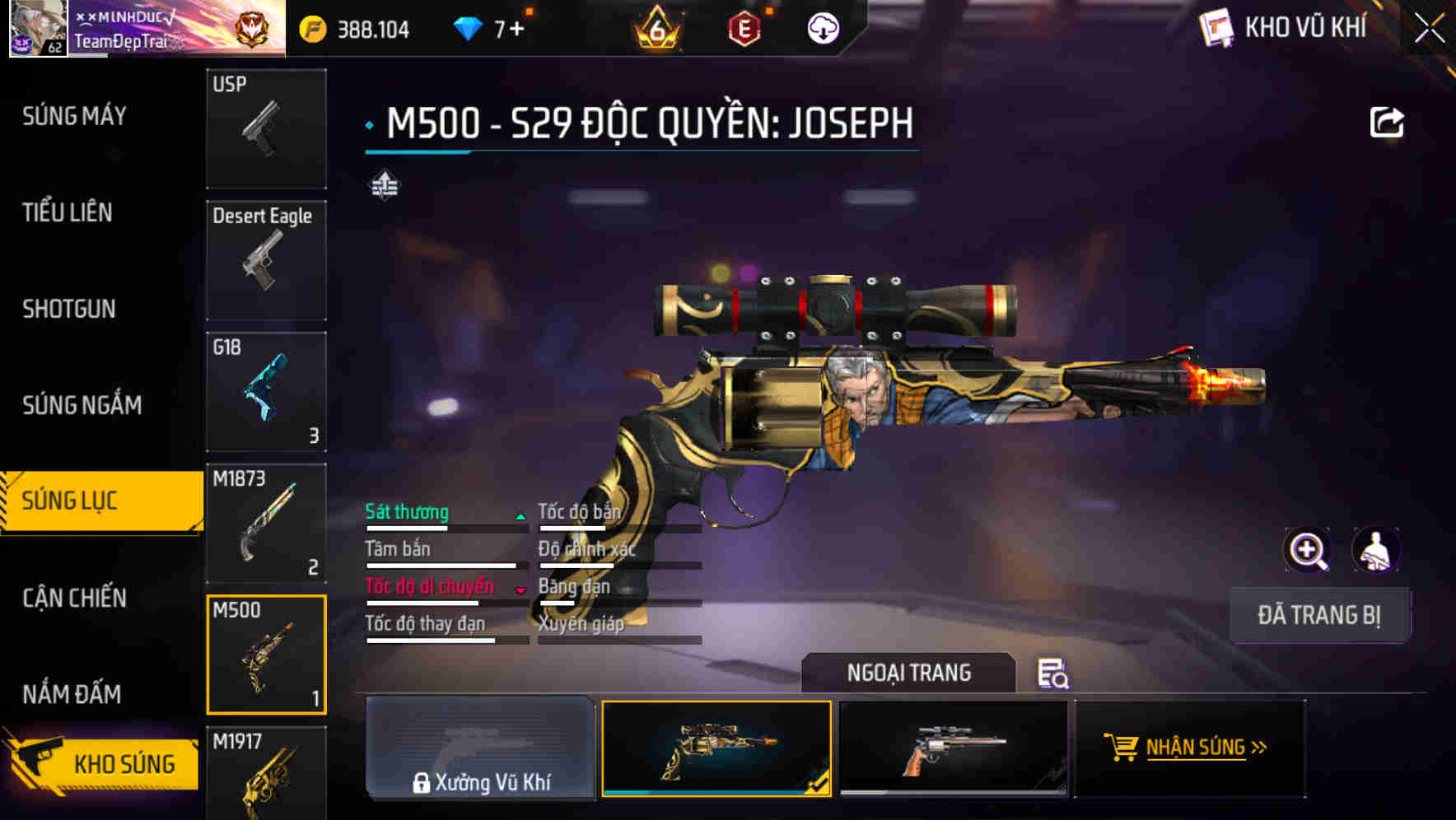Viewport: 1456px width, 820px height.
Task: Open the locked Xưởng Vũ Khí slot
Action: (480, 749)
